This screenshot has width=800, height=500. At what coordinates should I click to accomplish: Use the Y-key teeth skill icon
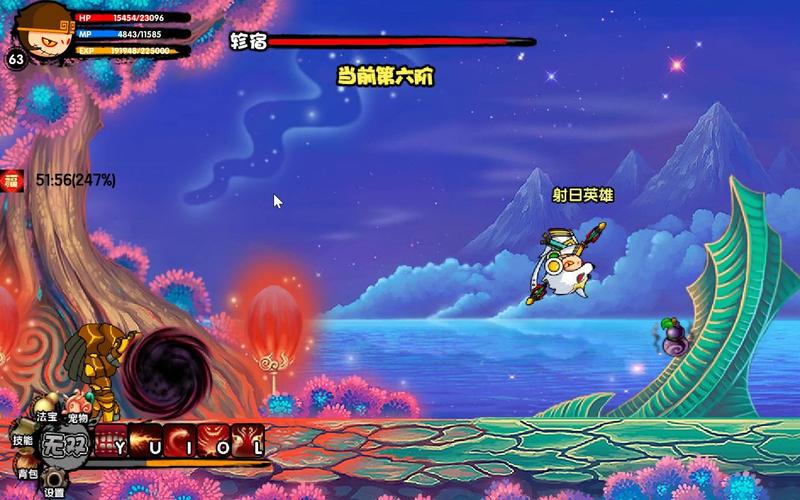click(x=112, y=440)
